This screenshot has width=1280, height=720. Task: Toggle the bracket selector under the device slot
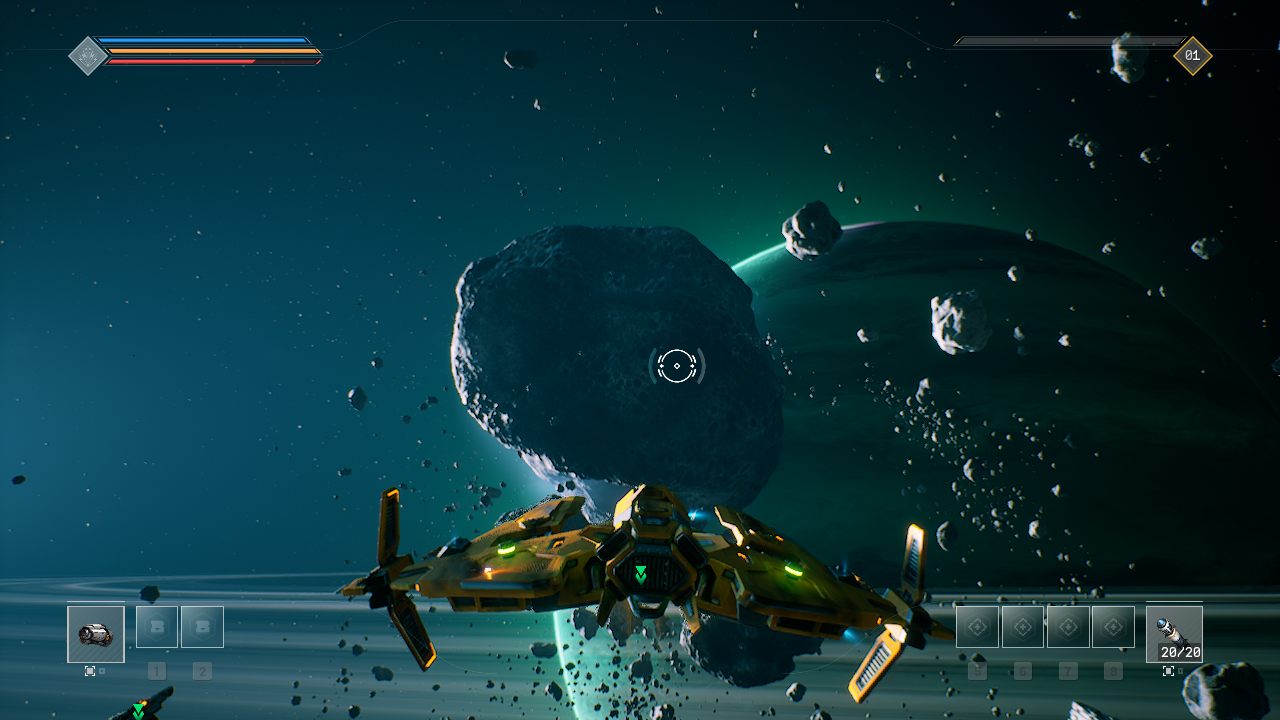(x=90, y=671)
